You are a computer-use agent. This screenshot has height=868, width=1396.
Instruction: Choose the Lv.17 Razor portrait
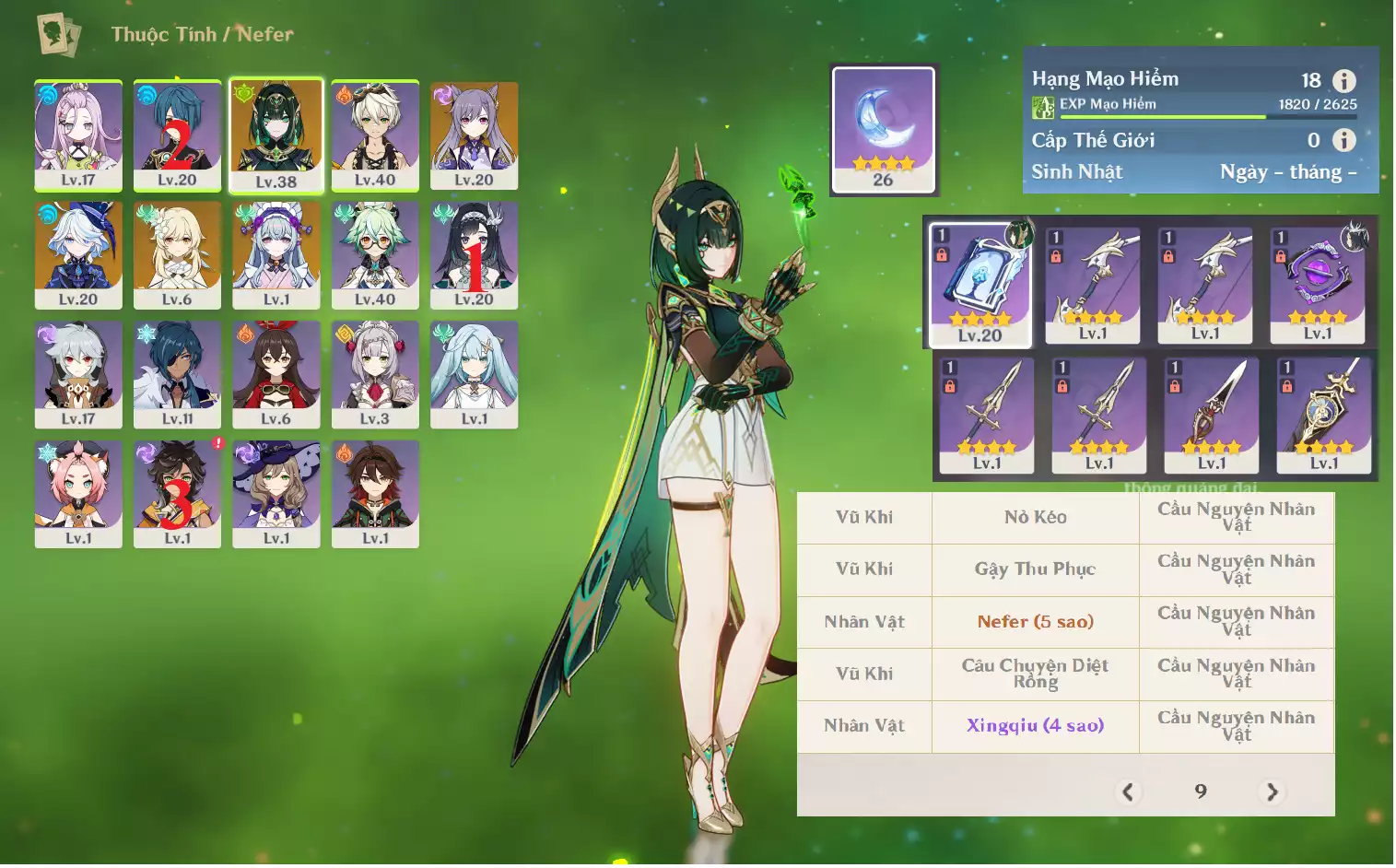coord(78,374)
